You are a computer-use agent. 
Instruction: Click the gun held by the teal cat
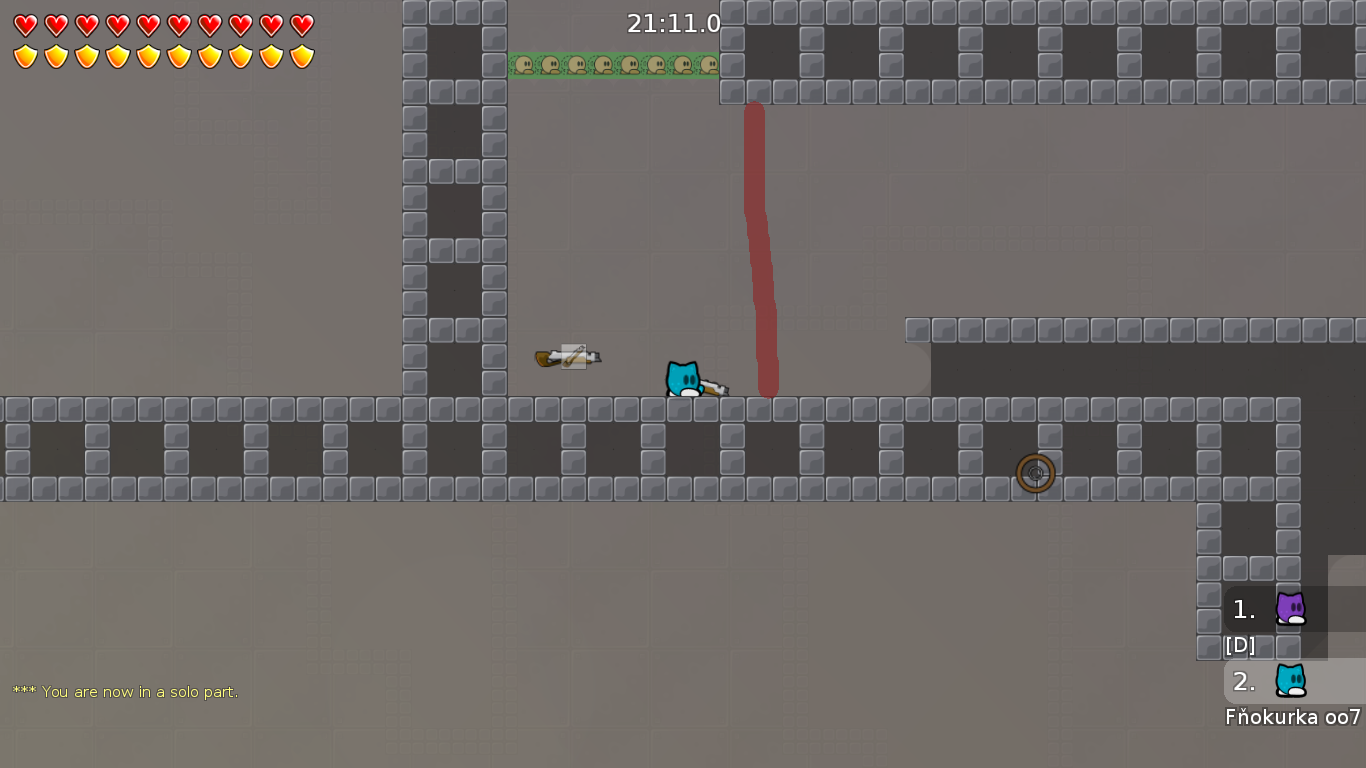point(716,385)
